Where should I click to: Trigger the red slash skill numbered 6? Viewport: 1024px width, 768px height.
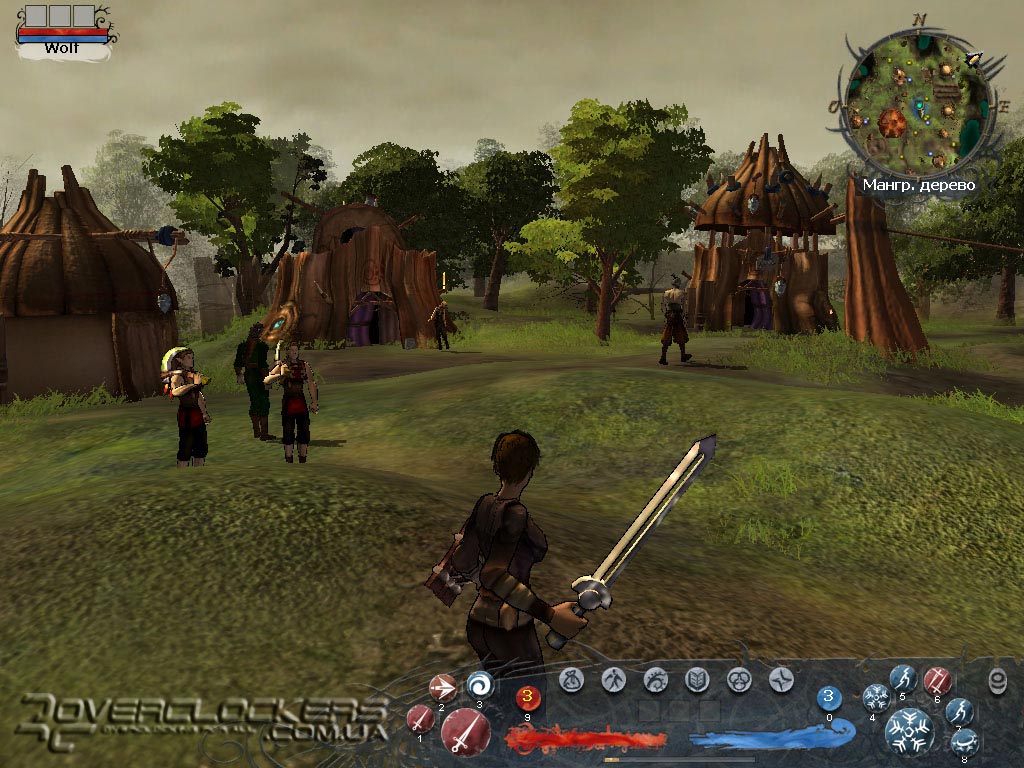pos(937,680)
